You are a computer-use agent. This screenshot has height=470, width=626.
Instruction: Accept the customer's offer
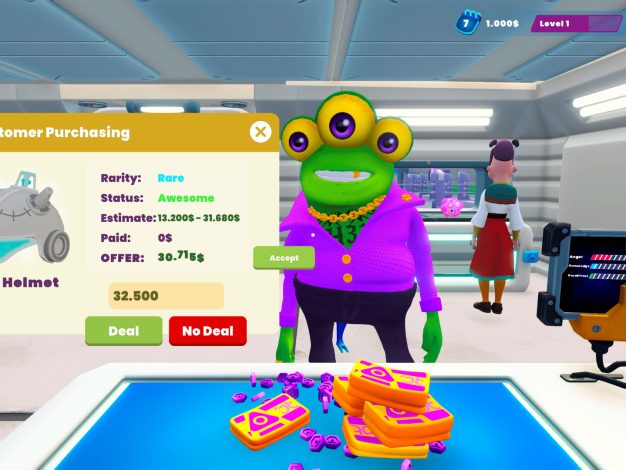pos(284,258)
